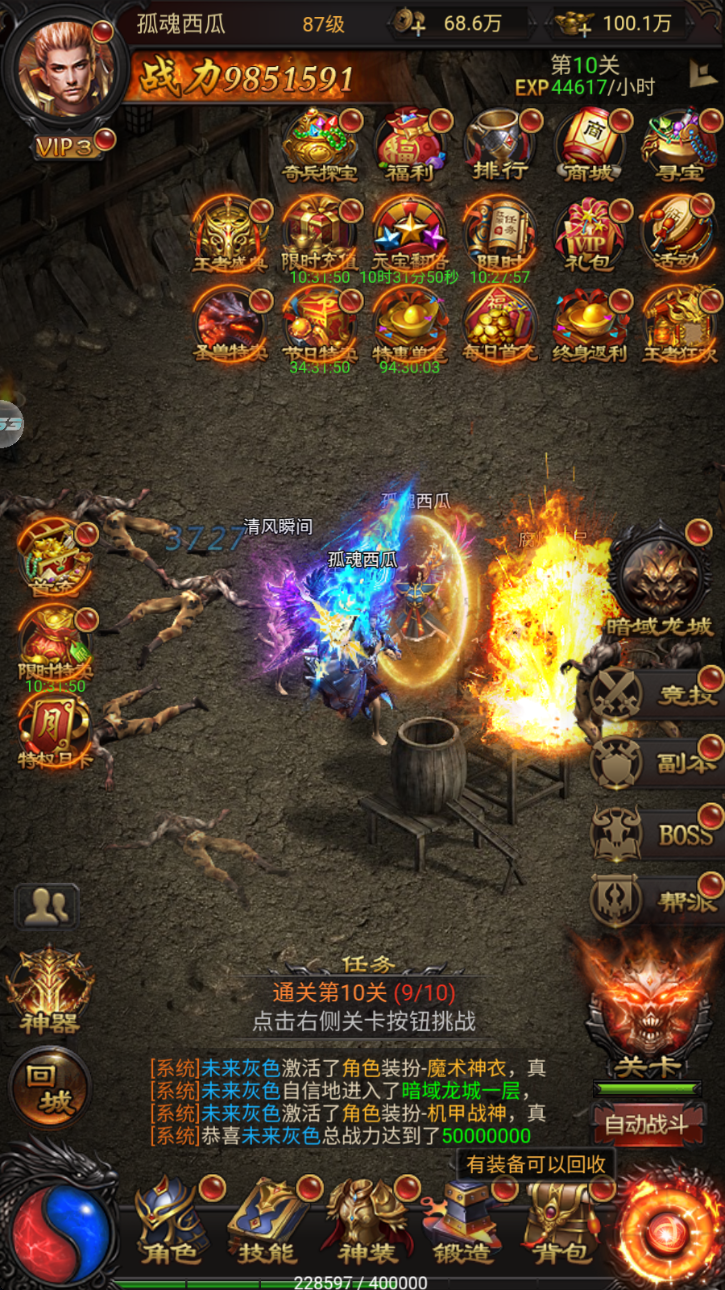Open the 角色 character panel

[x=172, y=1220]
